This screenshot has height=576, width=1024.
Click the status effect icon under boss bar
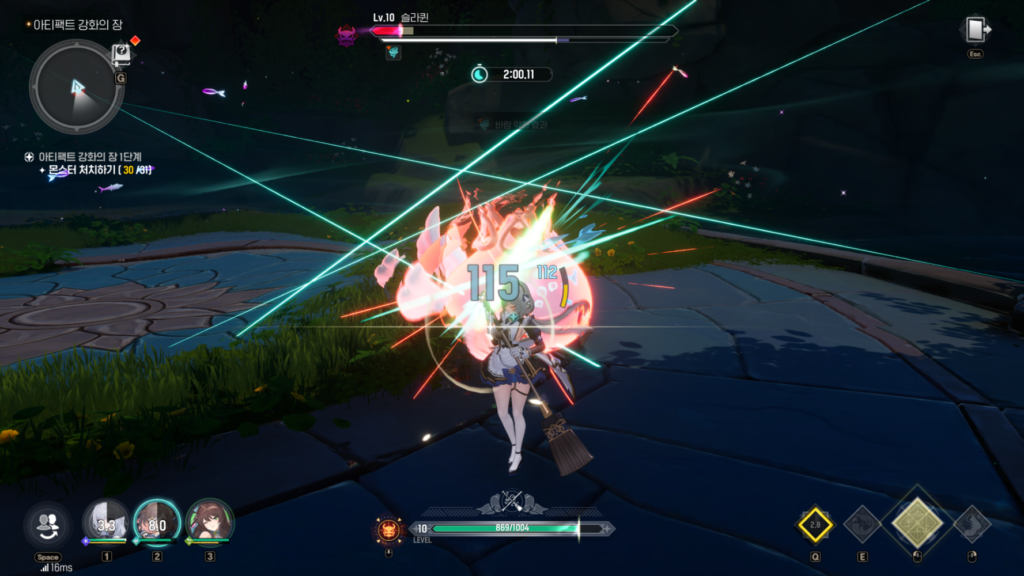pos(394,52)
